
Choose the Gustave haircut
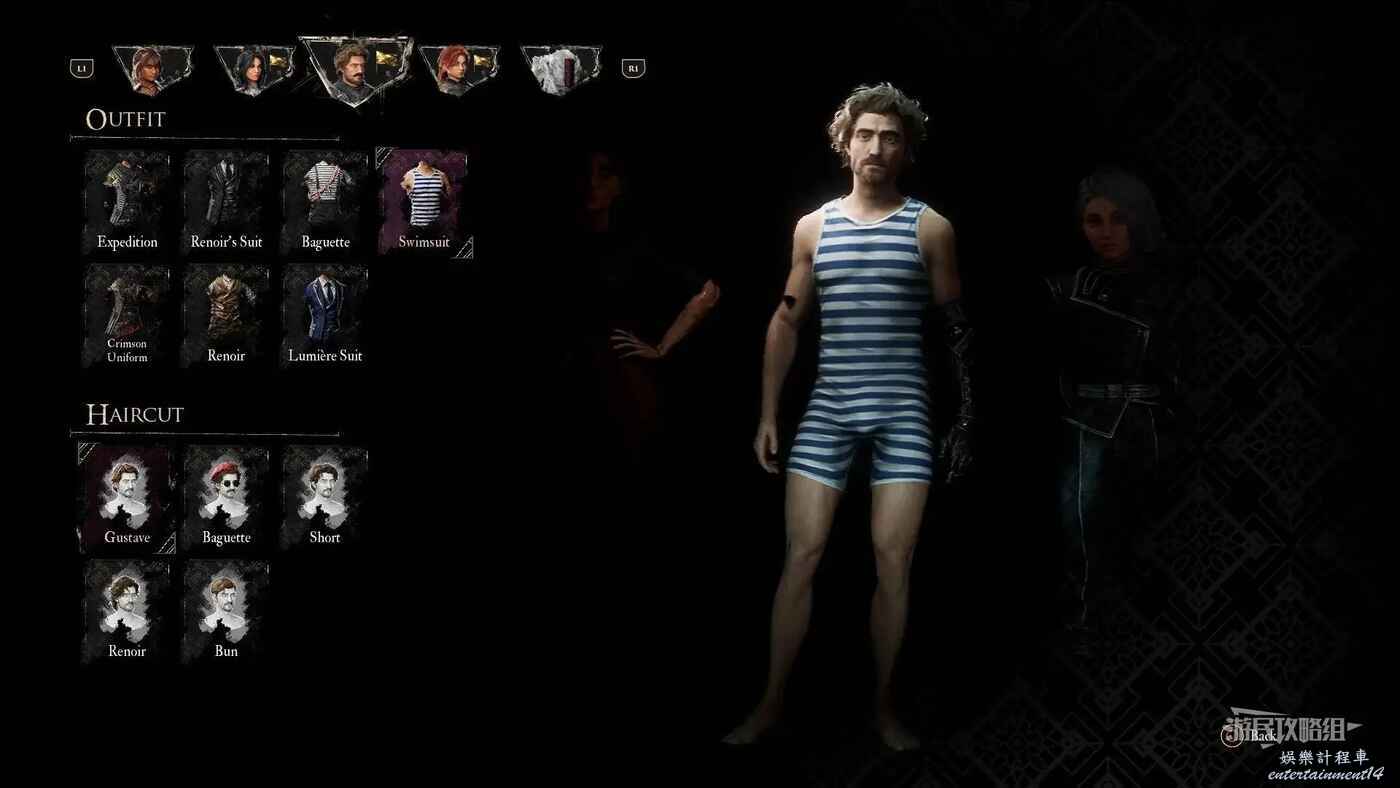point(127,499)
